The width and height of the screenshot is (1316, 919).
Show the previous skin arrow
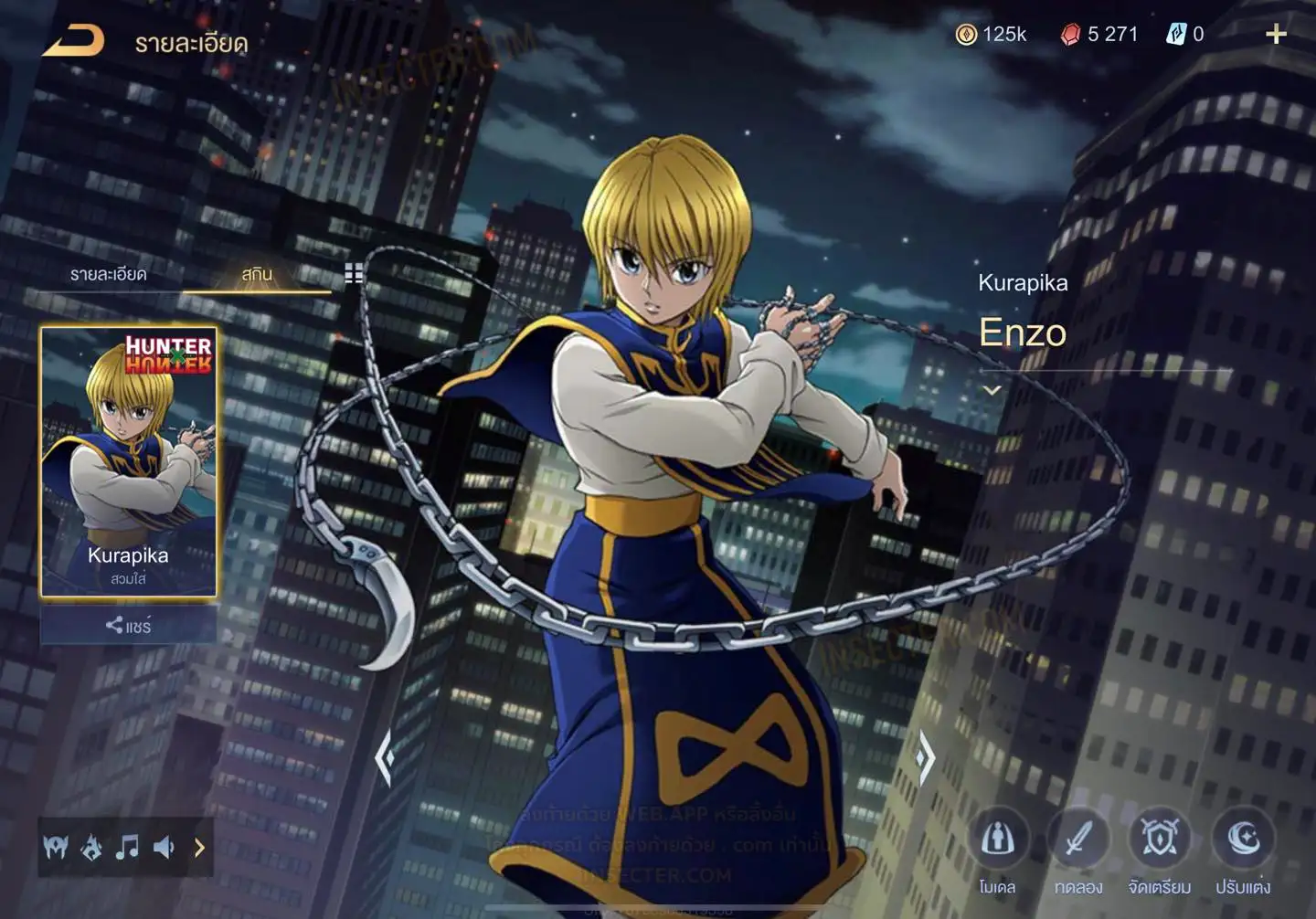pyautogui.click(x=385, y=757)
